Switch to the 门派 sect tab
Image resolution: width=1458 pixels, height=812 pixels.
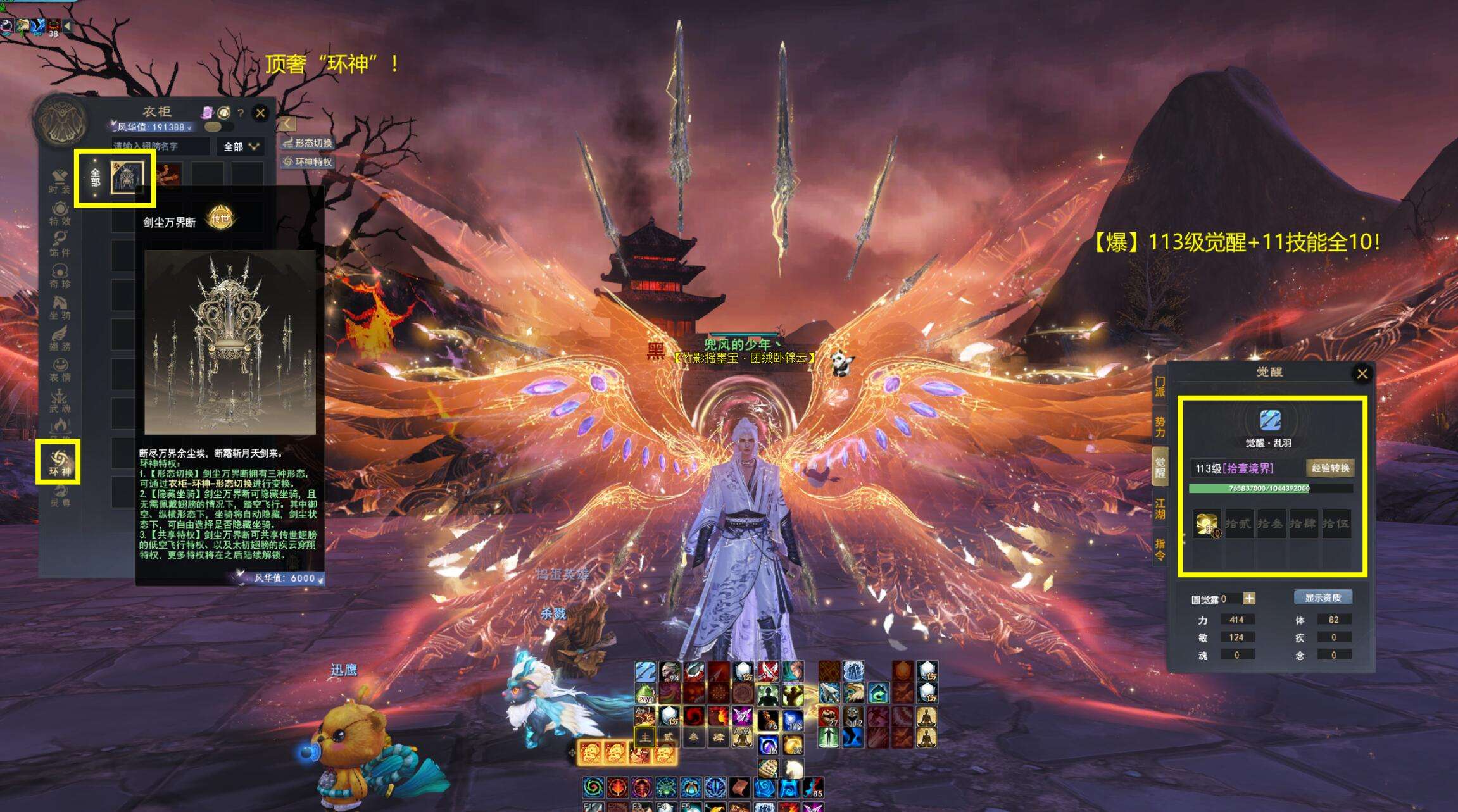tap(1160, 387)
